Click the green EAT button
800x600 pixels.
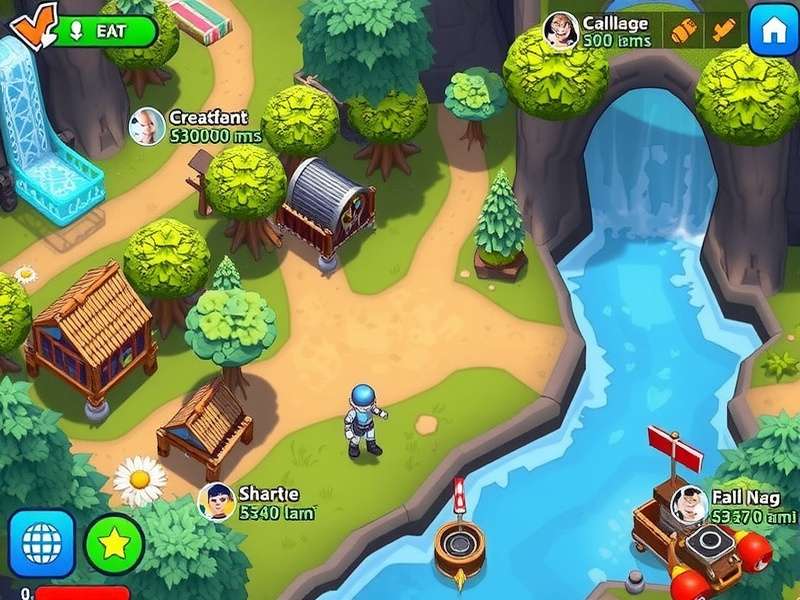106,31
